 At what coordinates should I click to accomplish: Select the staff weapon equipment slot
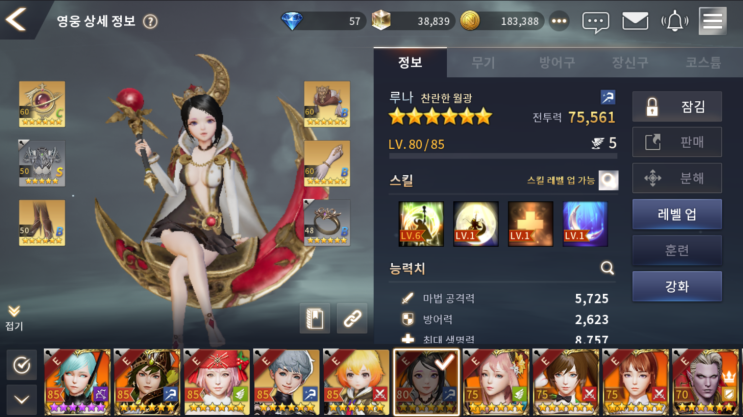click(x=42, y=104)
